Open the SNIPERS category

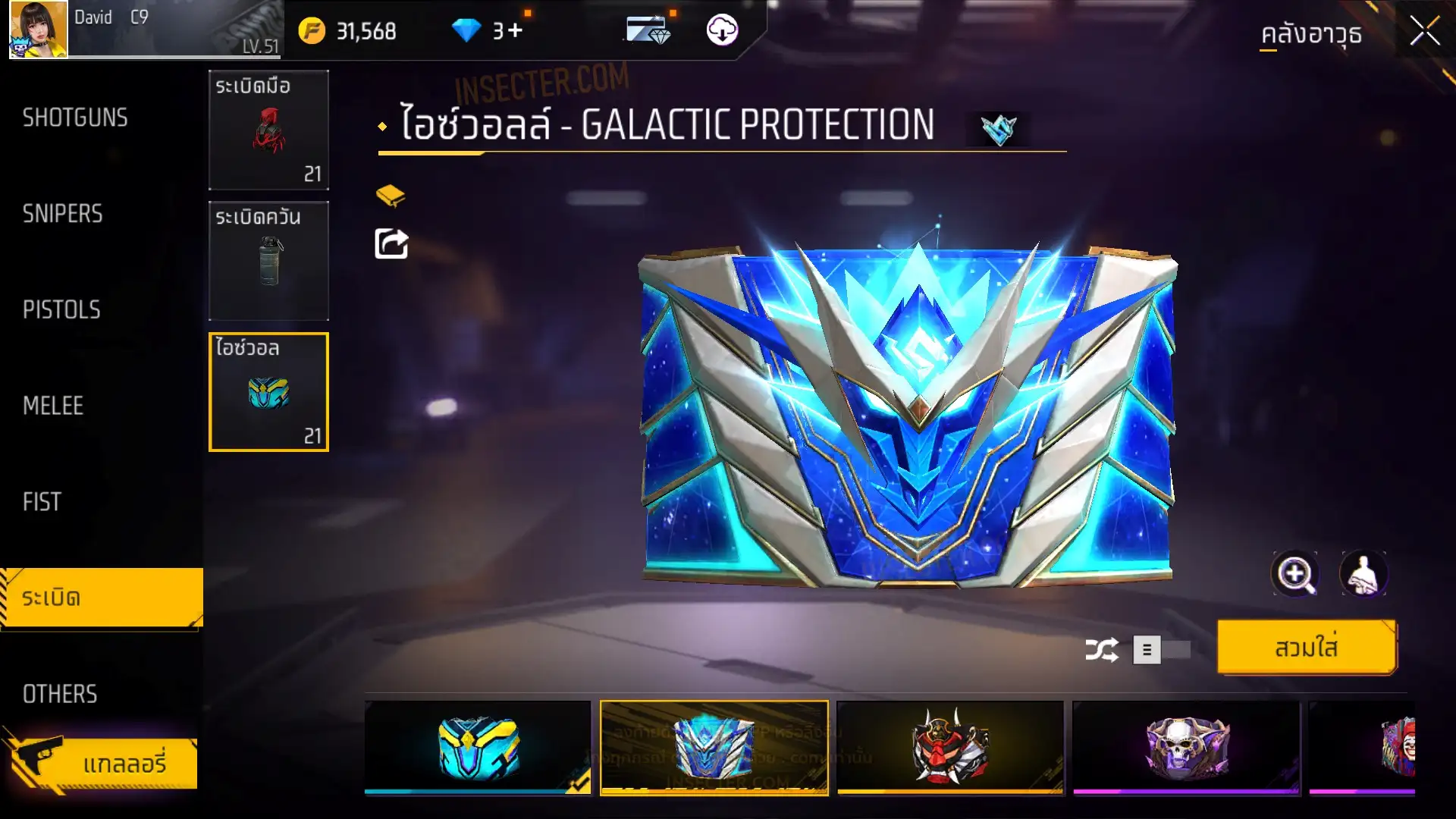(62, 214)
